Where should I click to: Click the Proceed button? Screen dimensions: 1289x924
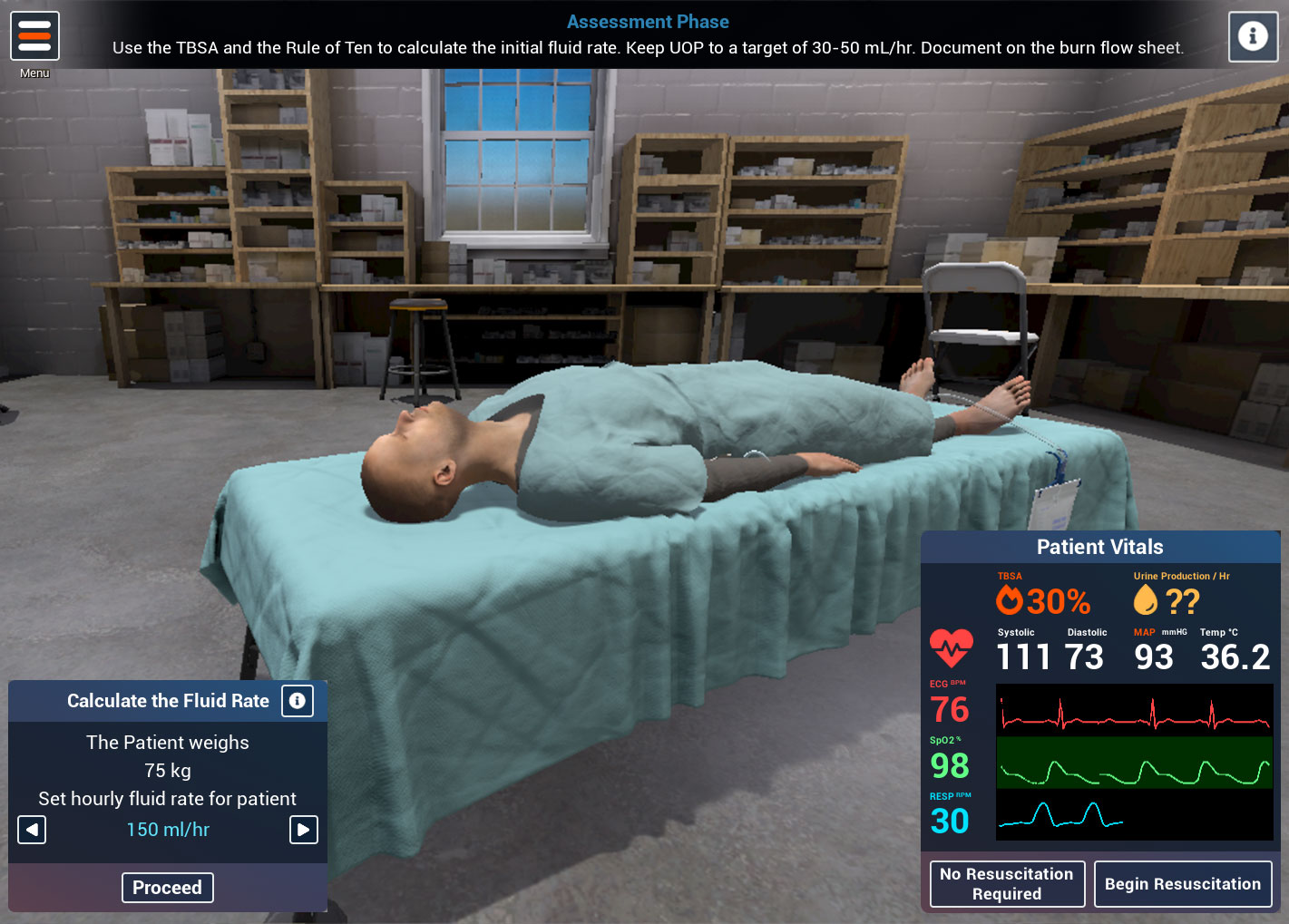coord(168,888)
